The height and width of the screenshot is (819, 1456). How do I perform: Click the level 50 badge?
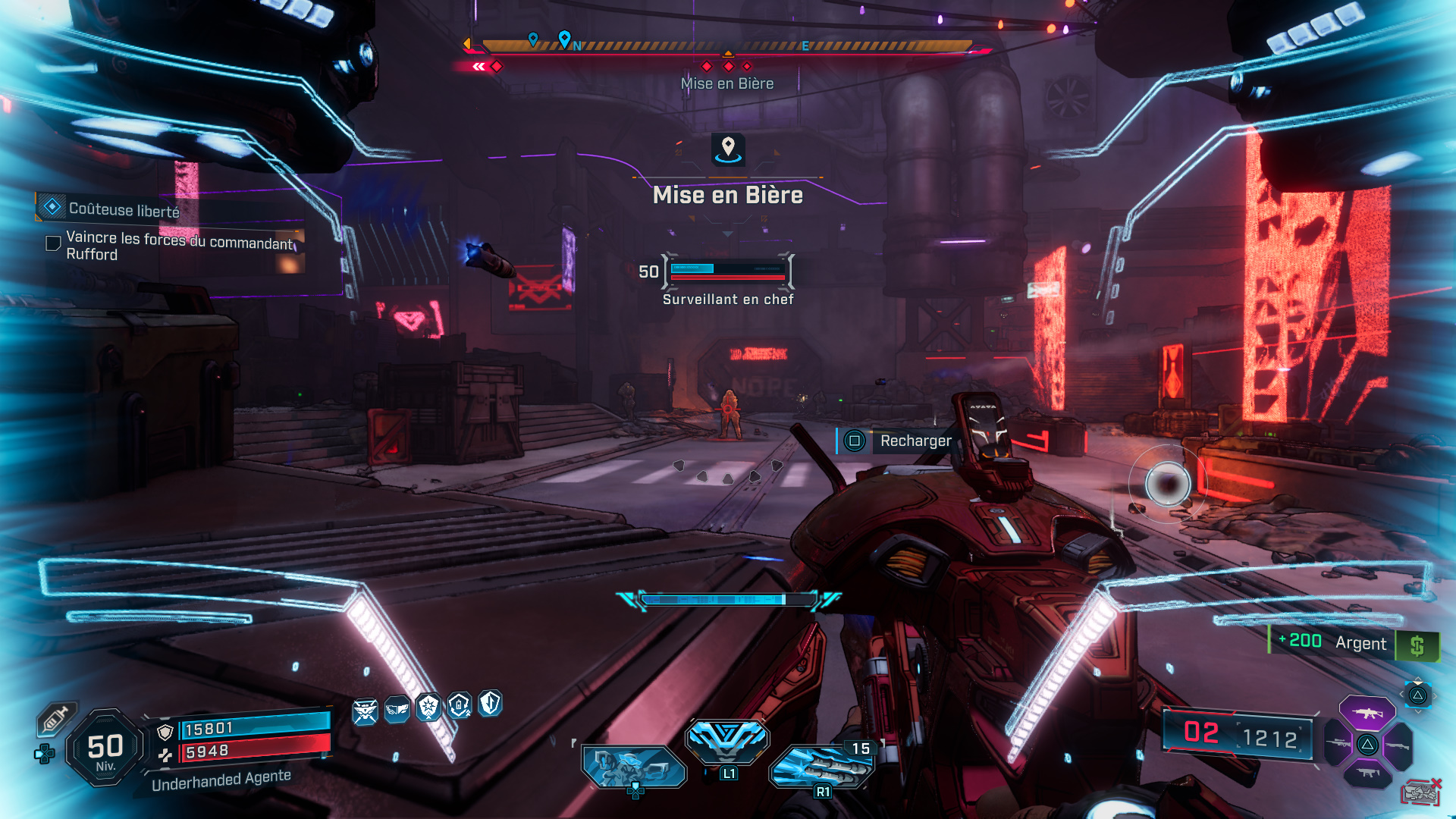tap(105, 748)
